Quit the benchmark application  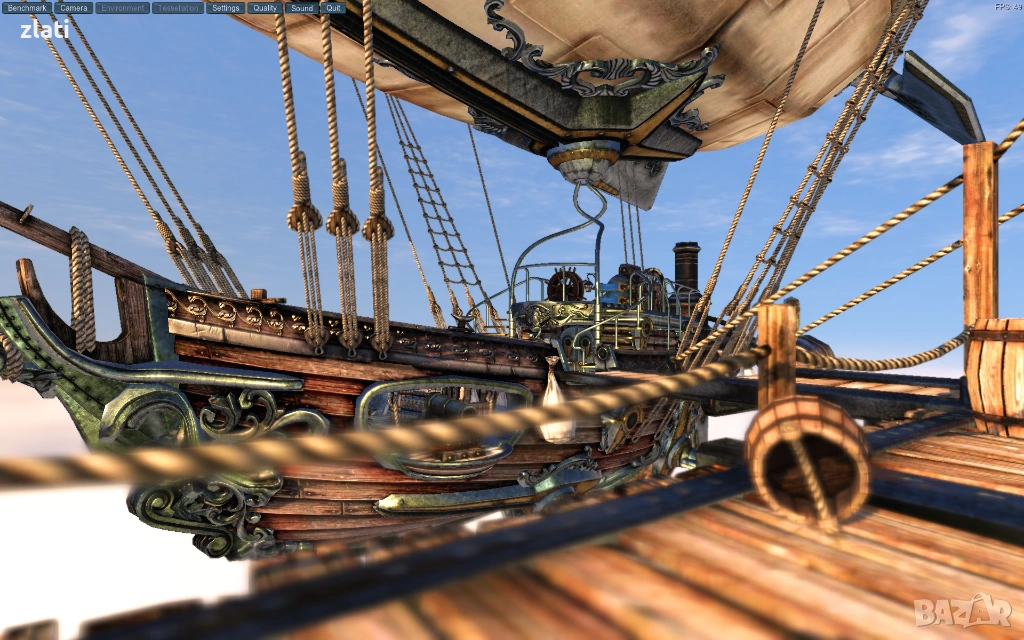coord(333,8)
